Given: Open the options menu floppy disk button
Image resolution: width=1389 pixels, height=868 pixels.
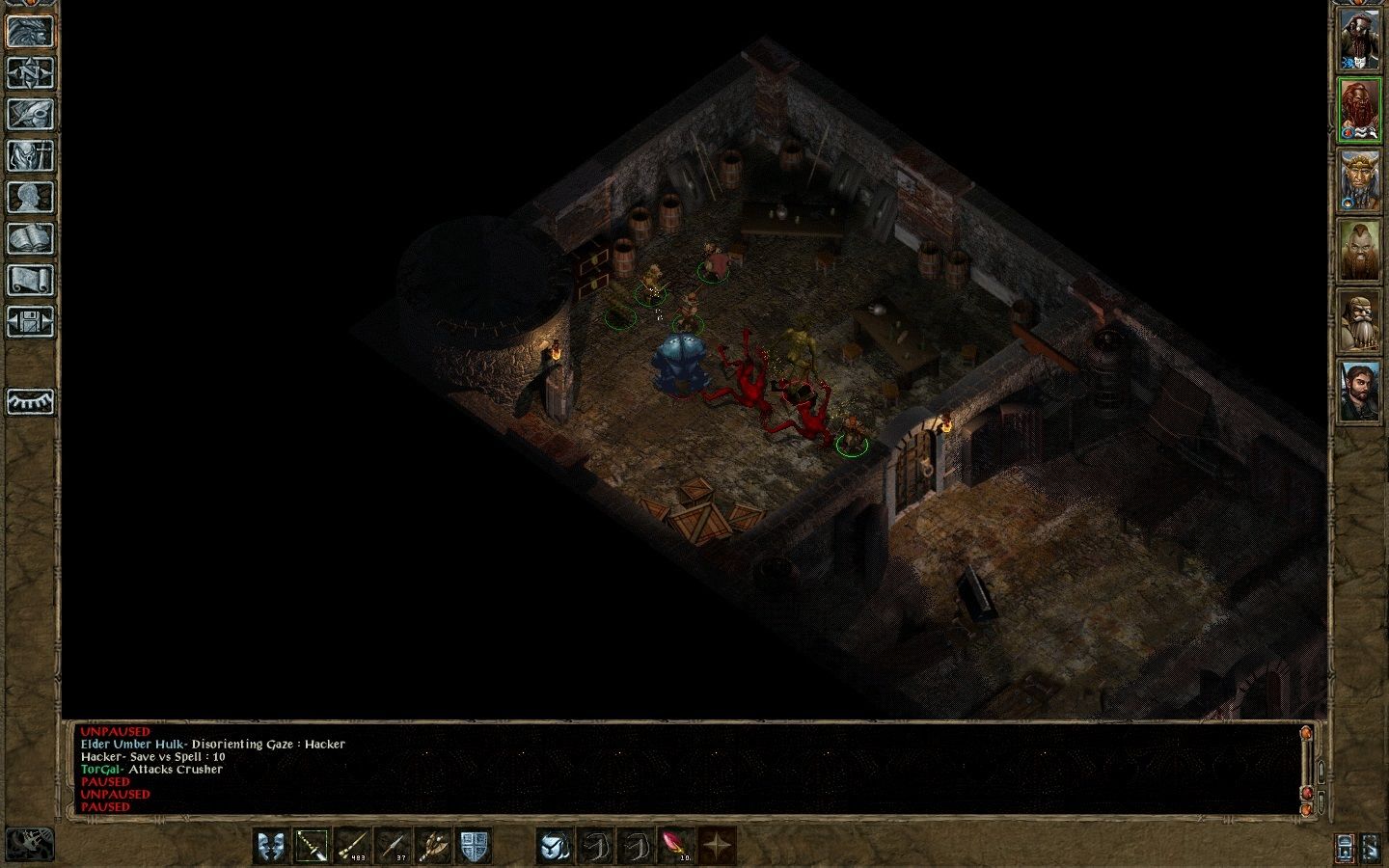Looking at the screenshot, I should pyautogui.click(x=30, y=321).
